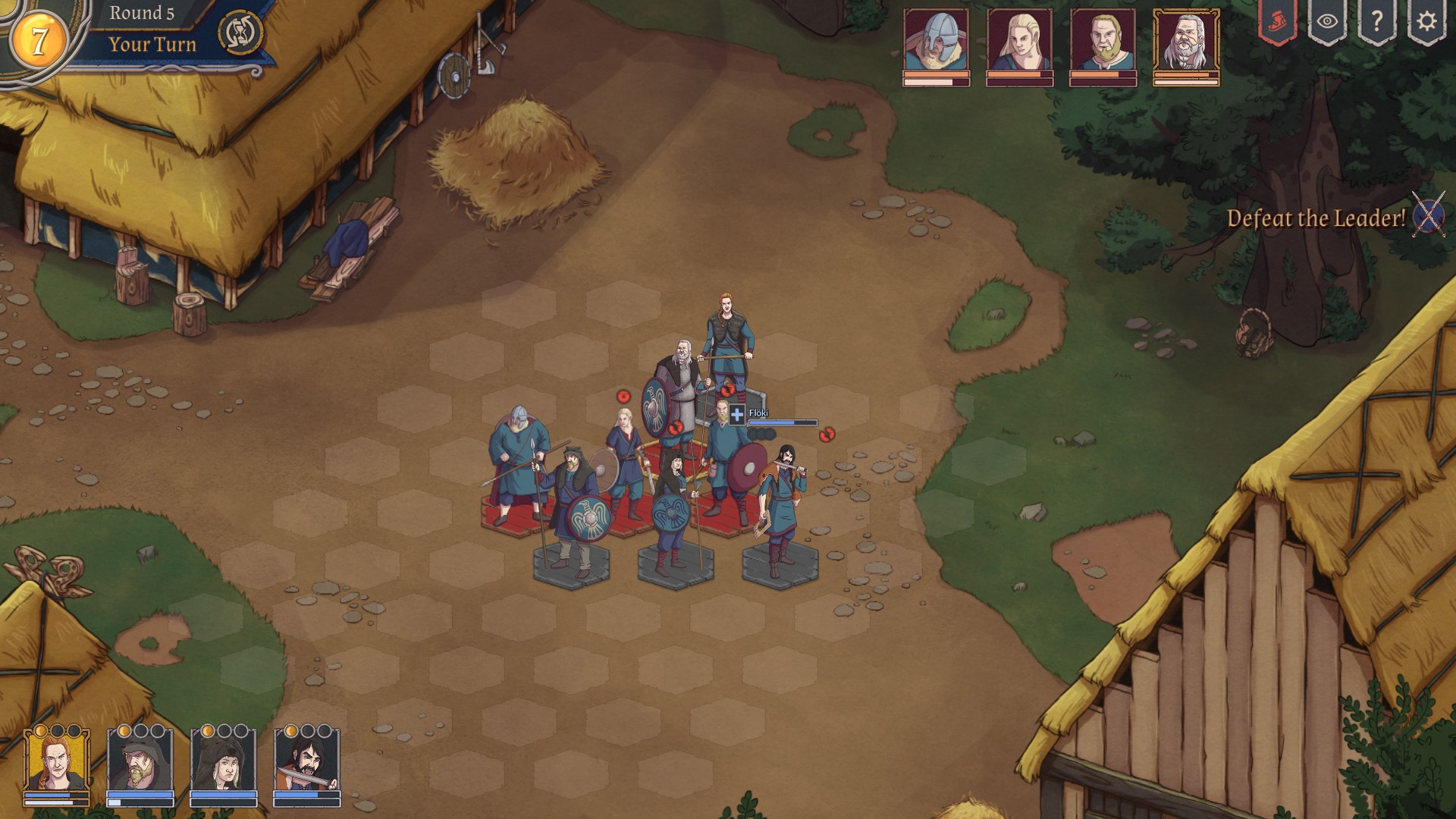This screenshot has width=1456, height=819.
Task: Select the blond bearded enemy portrait
Action: 1103,41
